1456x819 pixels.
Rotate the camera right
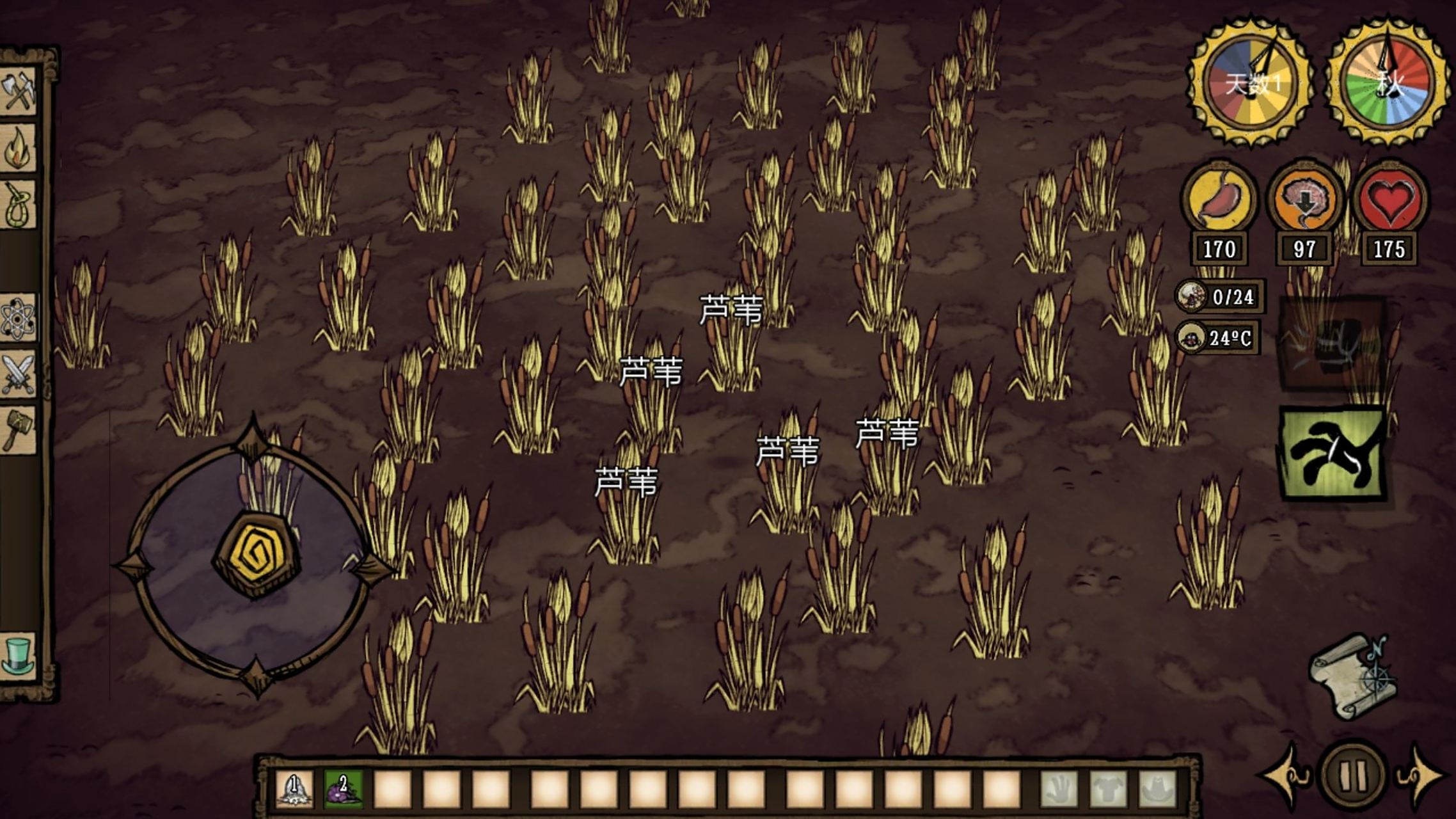click(x=1421, y=775)
